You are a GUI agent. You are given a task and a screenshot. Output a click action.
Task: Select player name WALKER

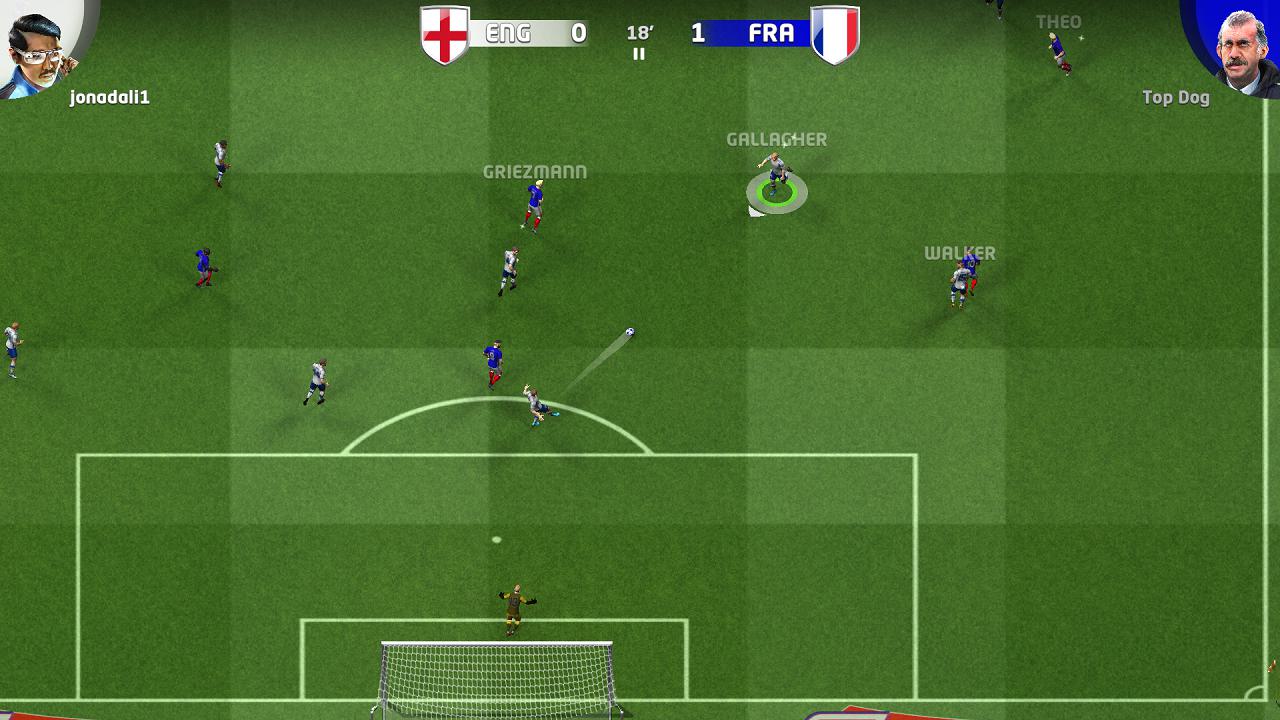coord(959,253)
